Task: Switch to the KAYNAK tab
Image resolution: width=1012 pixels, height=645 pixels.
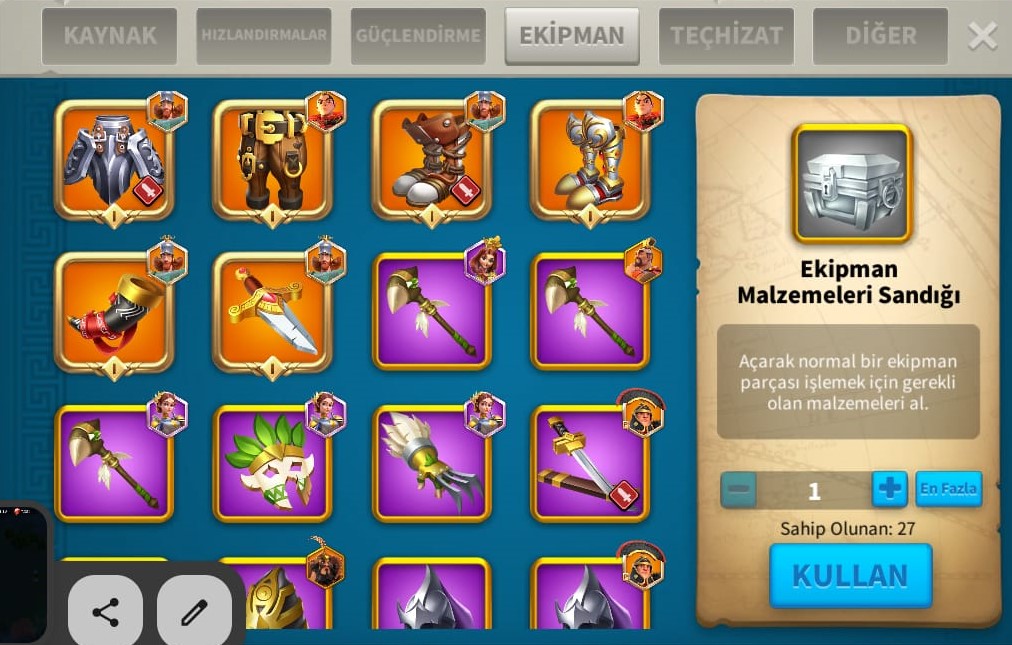Action: [x=109, y=36]
